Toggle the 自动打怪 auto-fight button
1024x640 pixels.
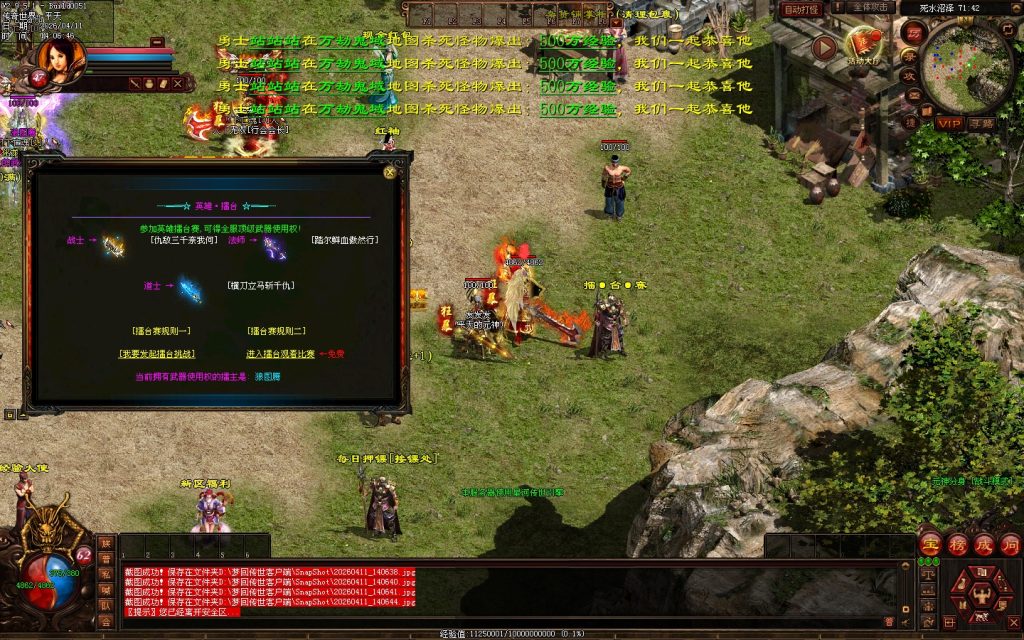802,9
